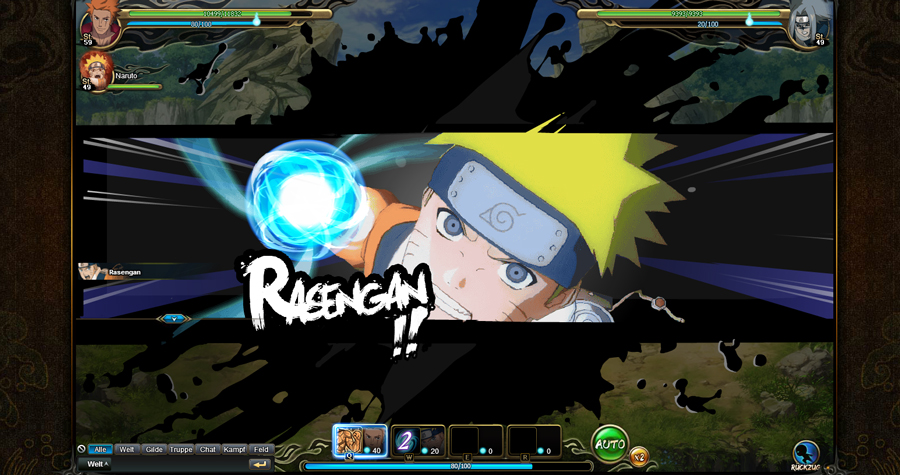
Task: Open the Kampf chat tab
Action: coord(234,450)
